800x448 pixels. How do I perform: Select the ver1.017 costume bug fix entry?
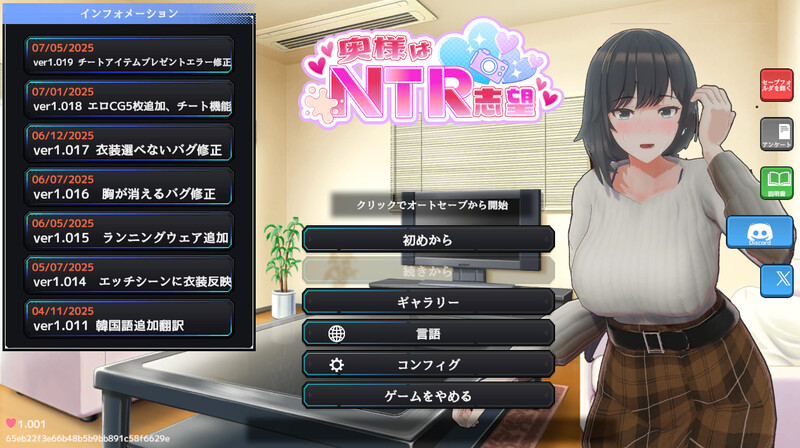pos(131,143)
